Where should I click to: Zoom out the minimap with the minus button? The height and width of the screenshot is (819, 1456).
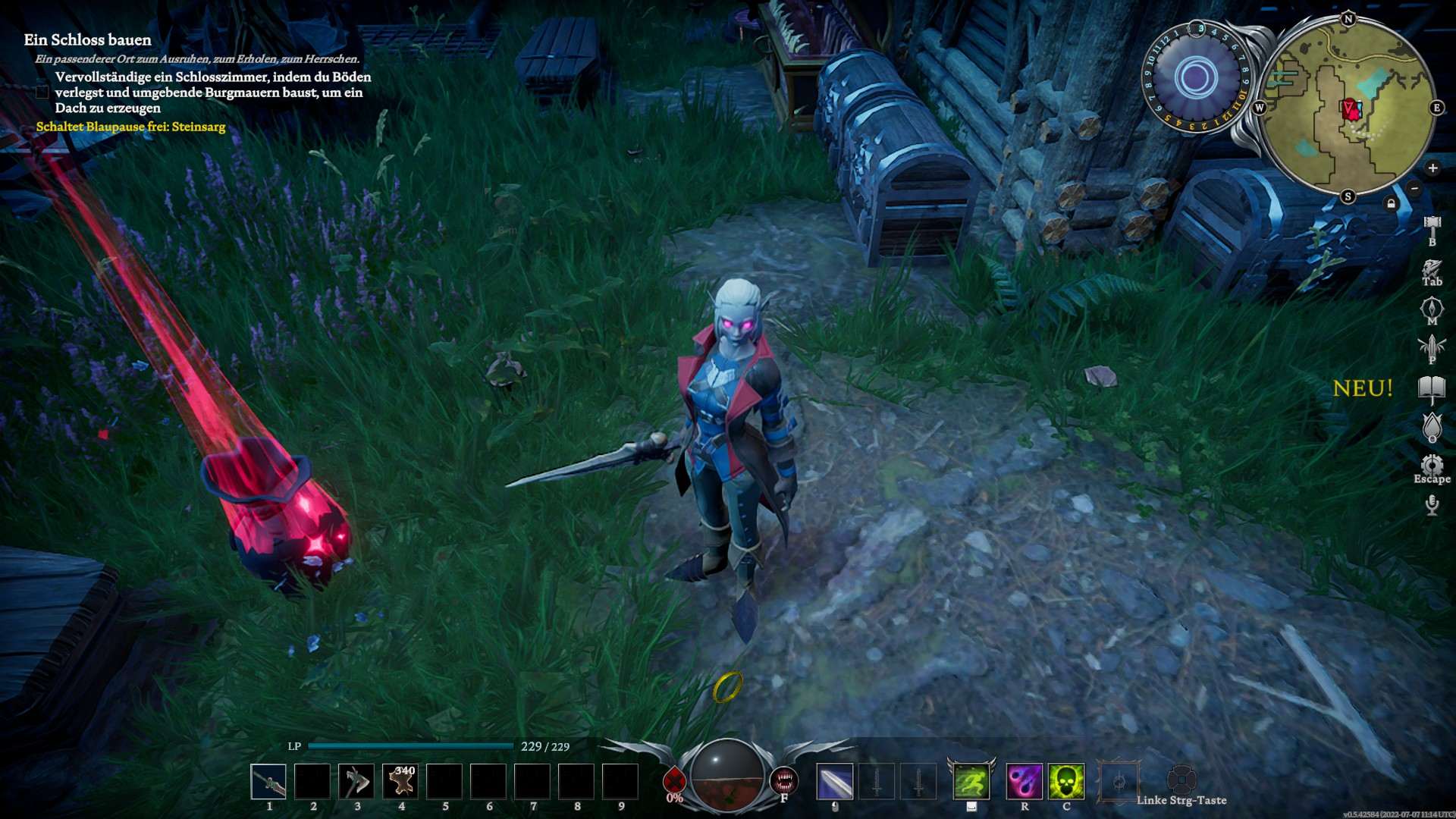1414,188
